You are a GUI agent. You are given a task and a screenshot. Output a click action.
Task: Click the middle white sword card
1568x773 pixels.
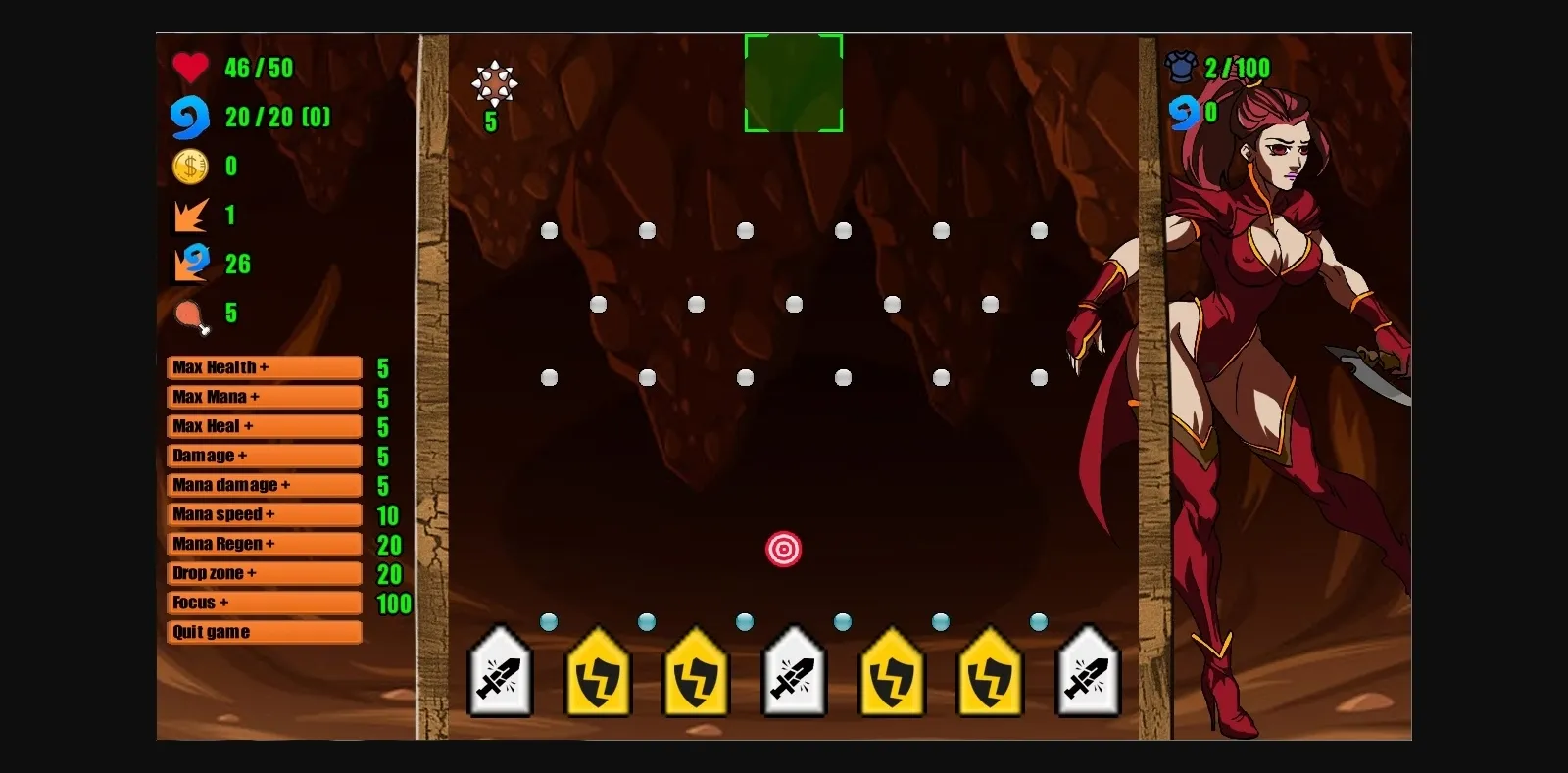pyautogui.click(x=794, y=676)
